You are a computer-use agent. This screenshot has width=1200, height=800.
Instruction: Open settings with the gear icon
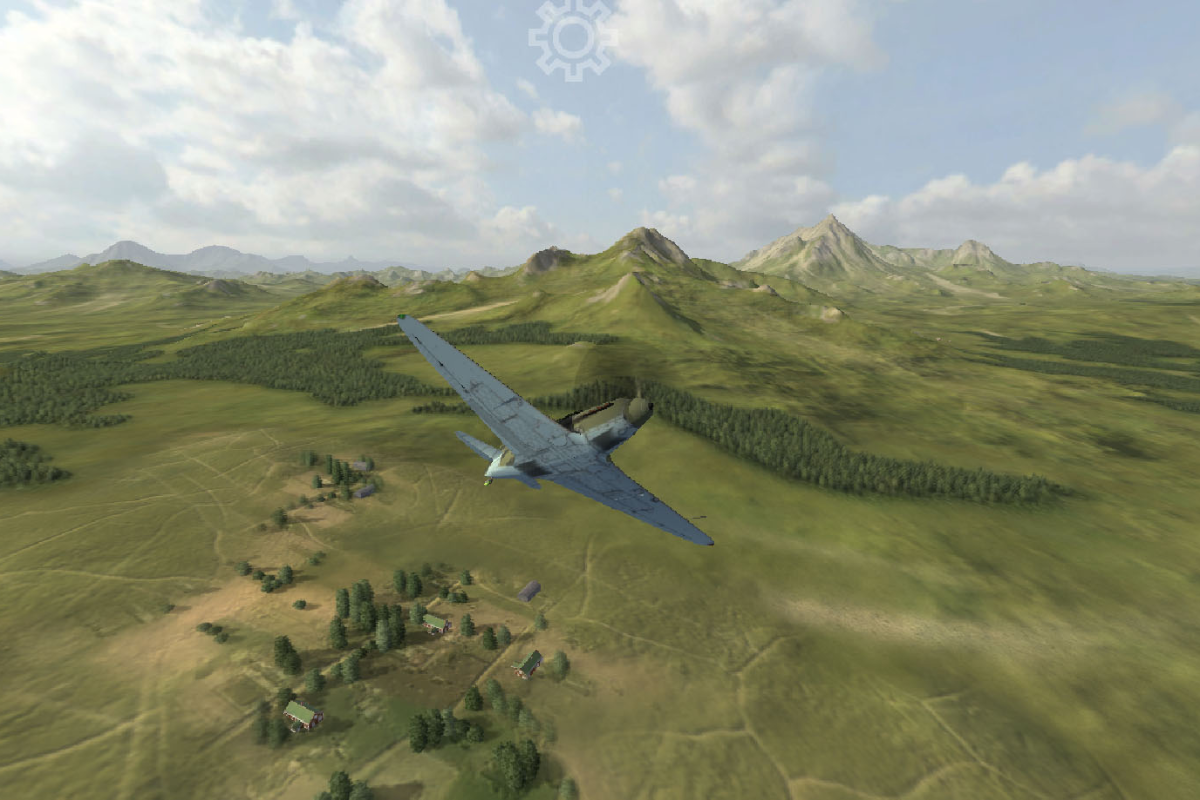click(570, 38)
